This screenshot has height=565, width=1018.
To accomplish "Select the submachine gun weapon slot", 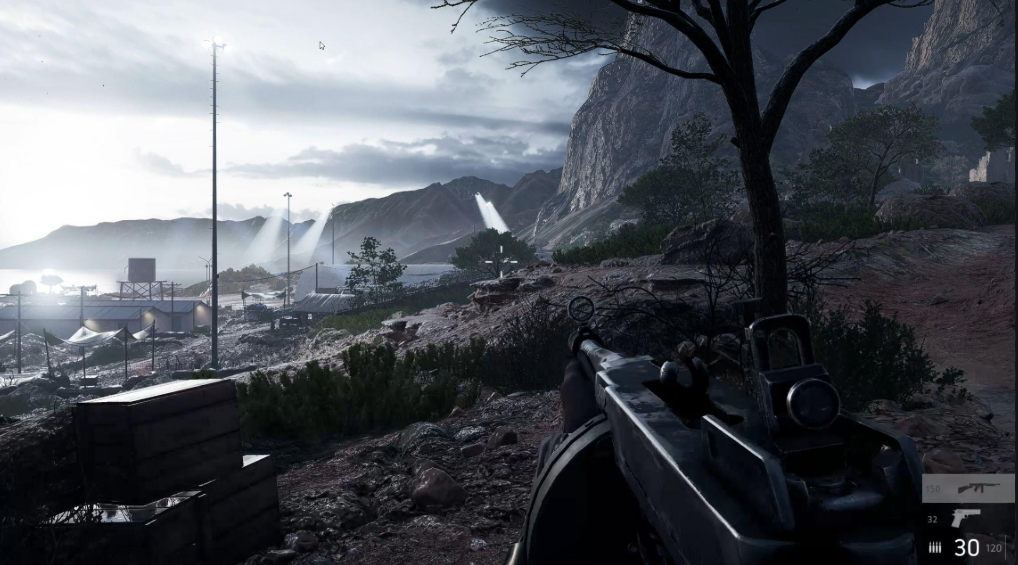I will [976, 488].
